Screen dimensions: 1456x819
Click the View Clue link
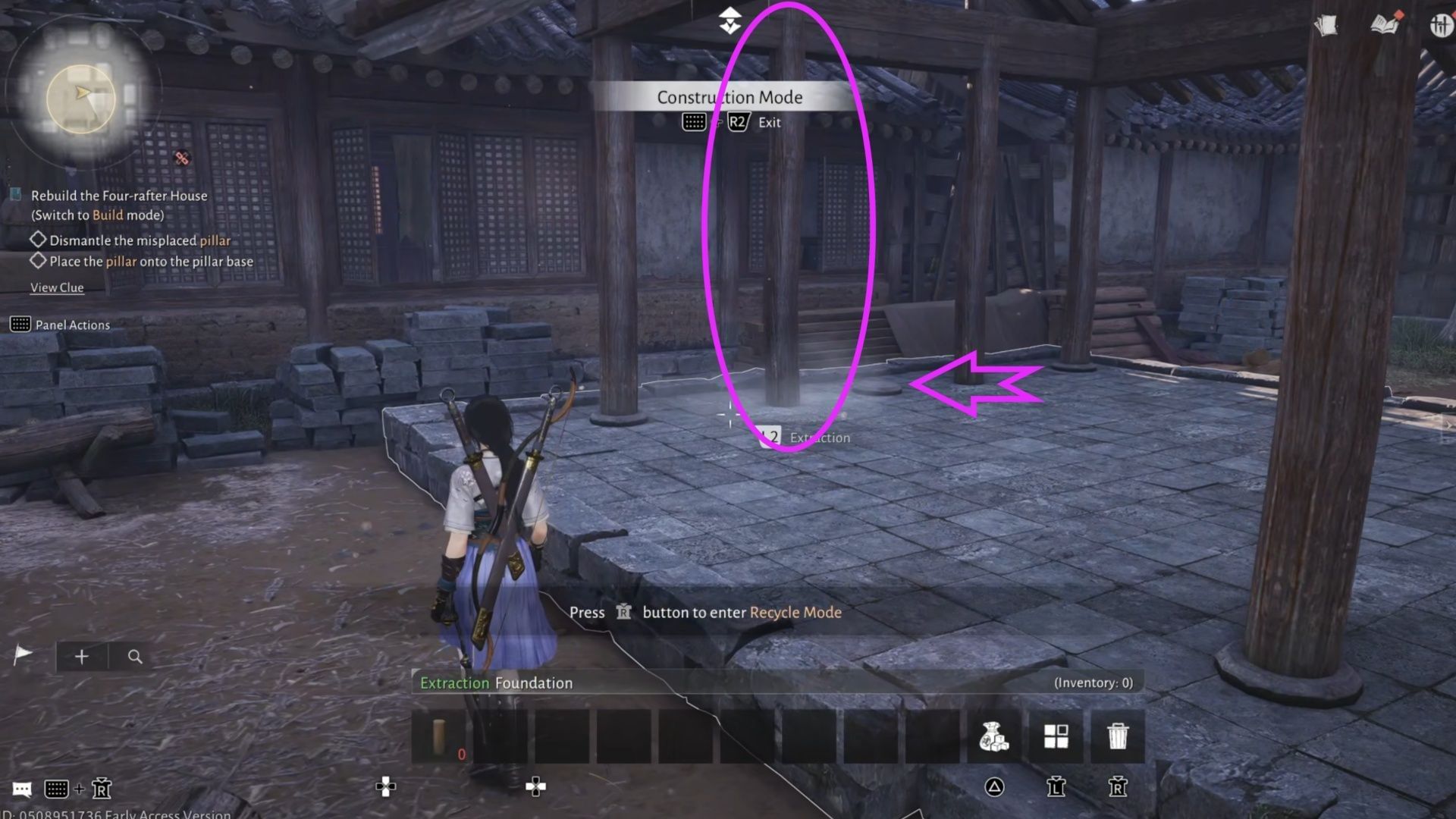57,287
